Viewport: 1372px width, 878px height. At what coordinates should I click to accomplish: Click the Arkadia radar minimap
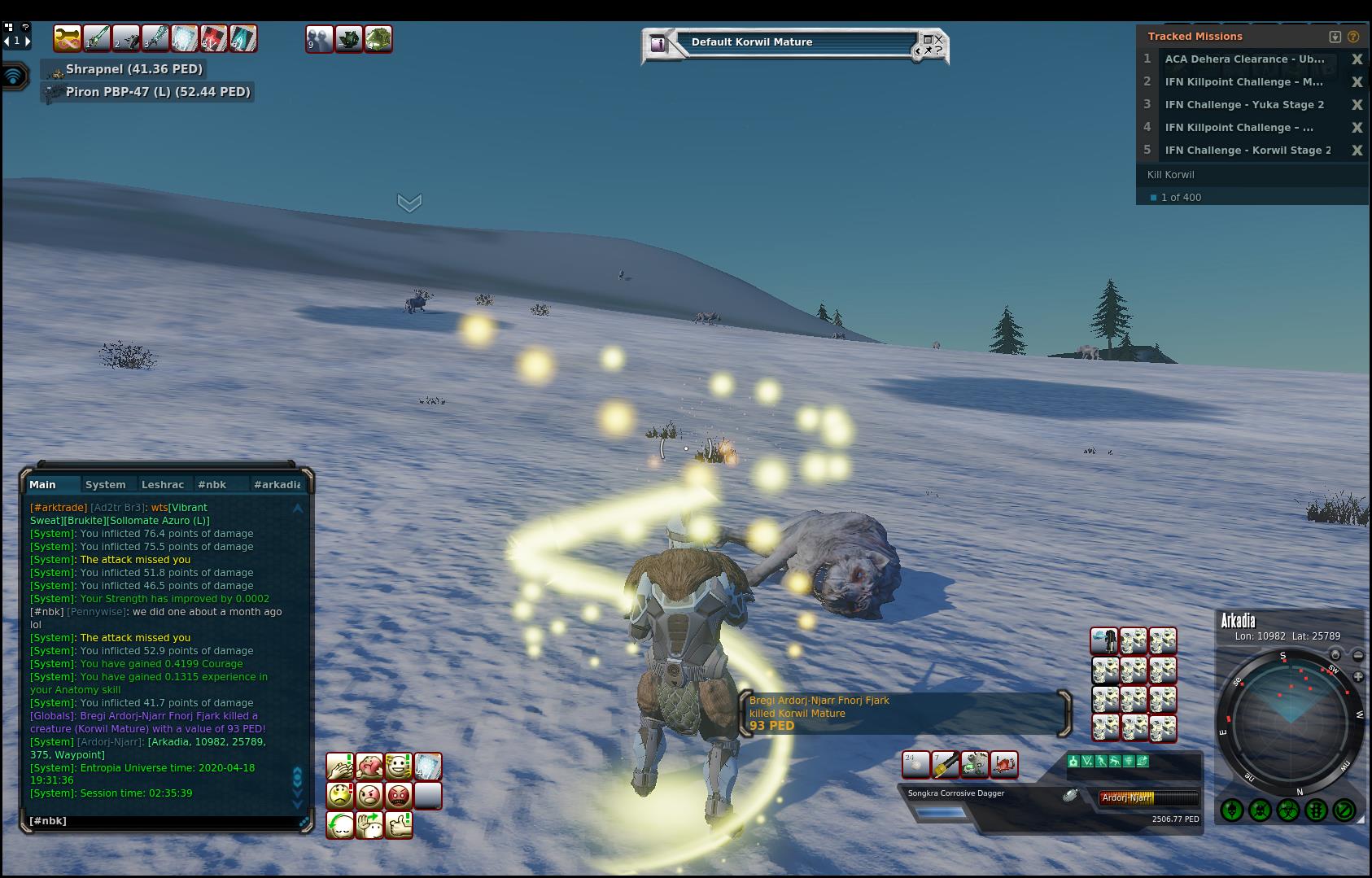tap(1291, 720)
